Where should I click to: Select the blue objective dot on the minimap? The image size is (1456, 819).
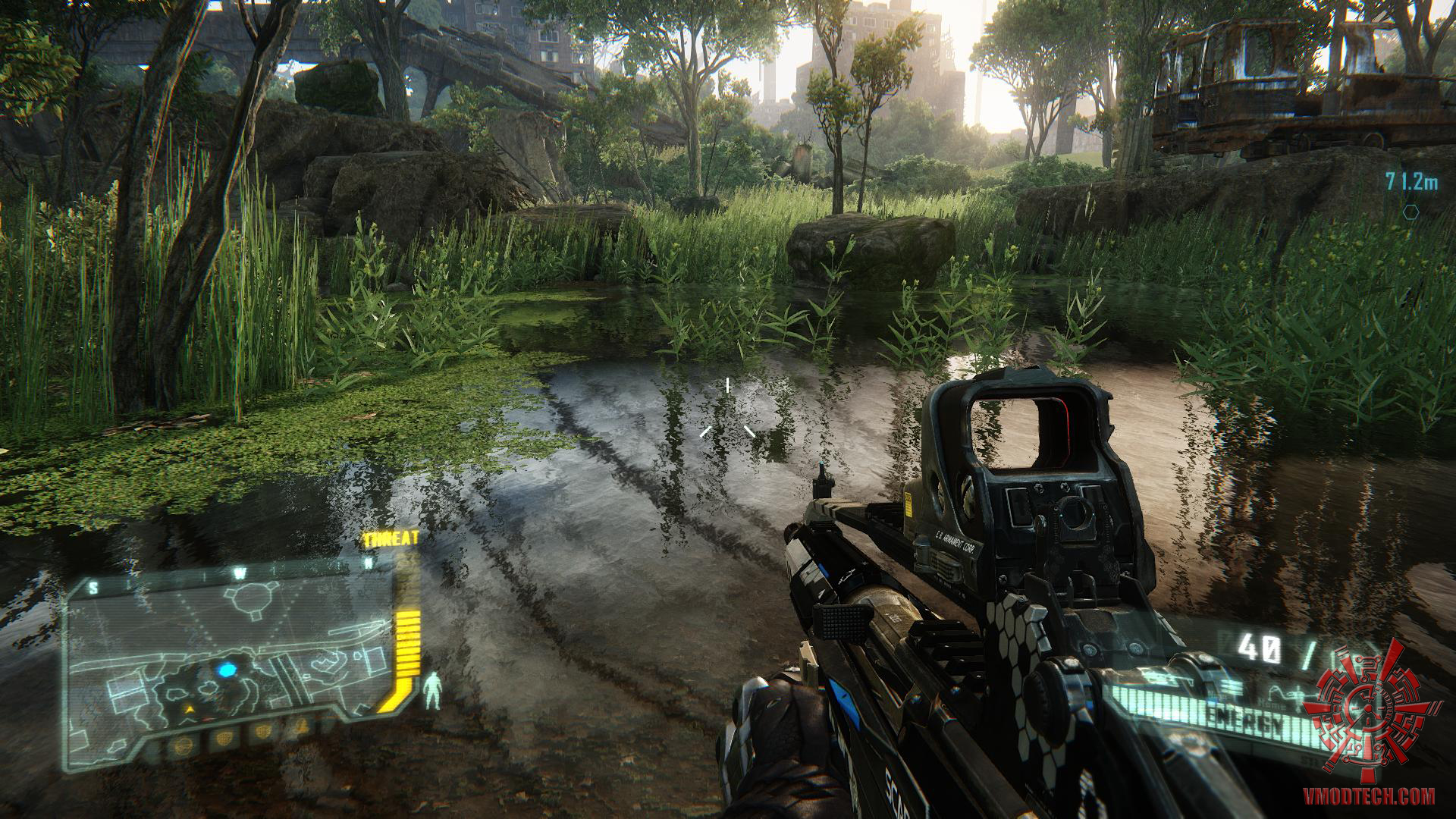pyautogui.click(x=227, y=670)
